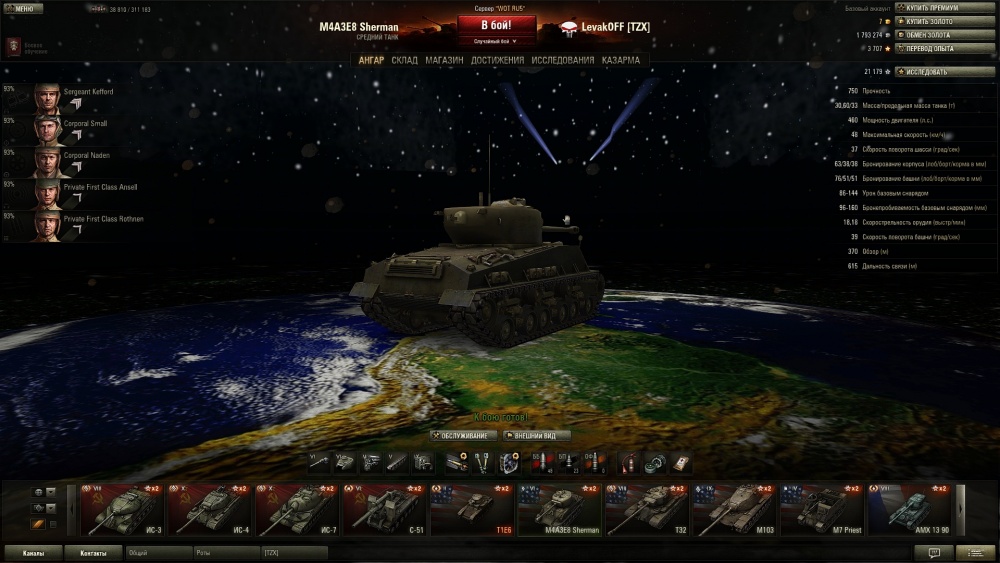Open the МАГАЗИН shop tab
Screen dimensions: 1000x563
(x=444, y=60)
